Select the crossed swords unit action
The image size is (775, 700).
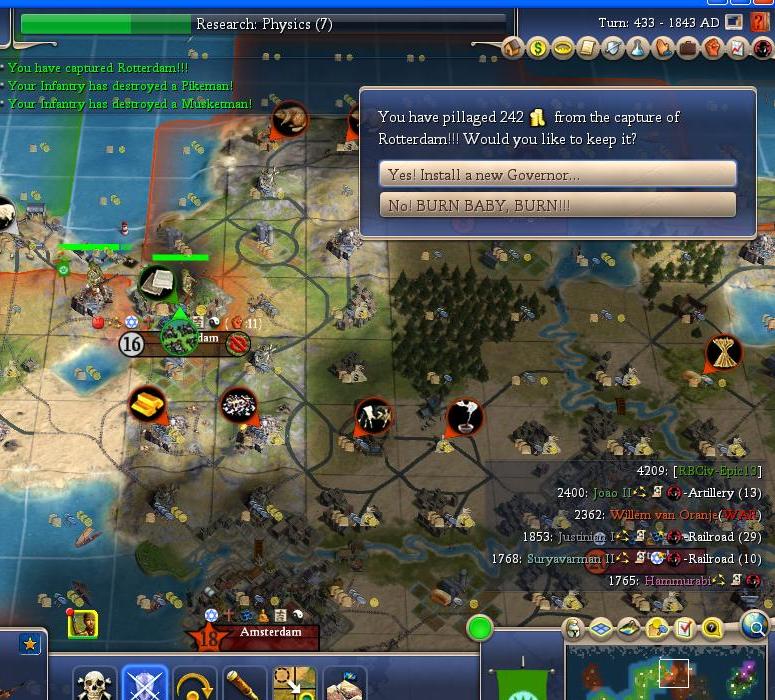[145, 686]
